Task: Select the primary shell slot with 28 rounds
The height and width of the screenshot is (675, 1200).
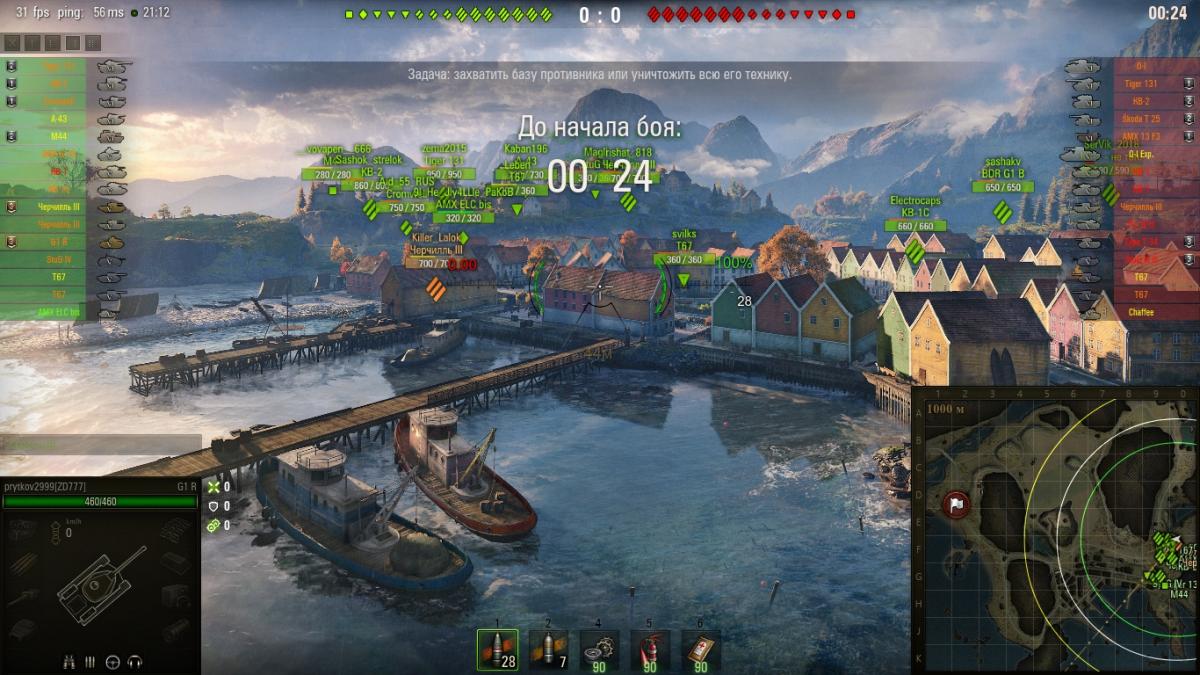Action: 497,649
